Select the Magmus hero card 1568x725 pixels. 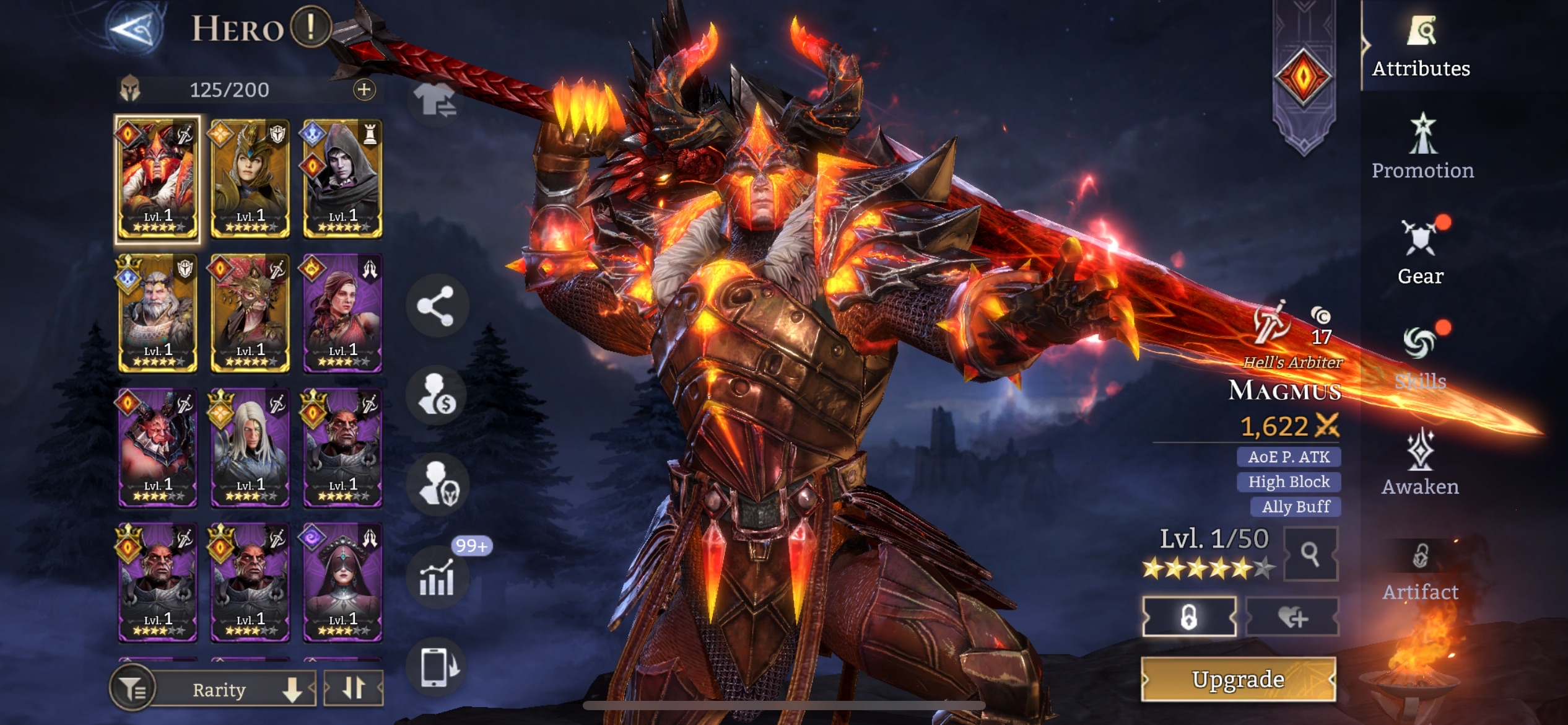pyautogui.click(x=157, y=178)
